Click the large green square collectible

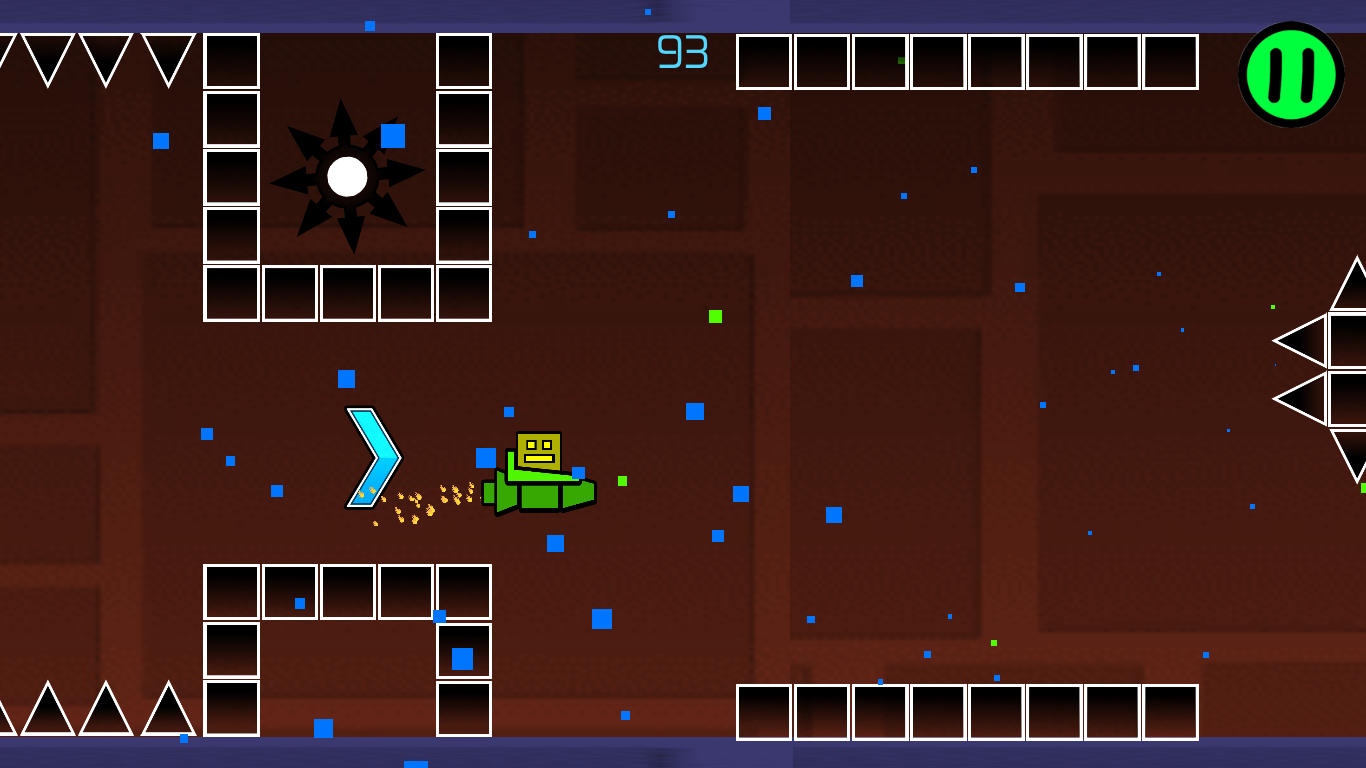(x=716, y=316)
